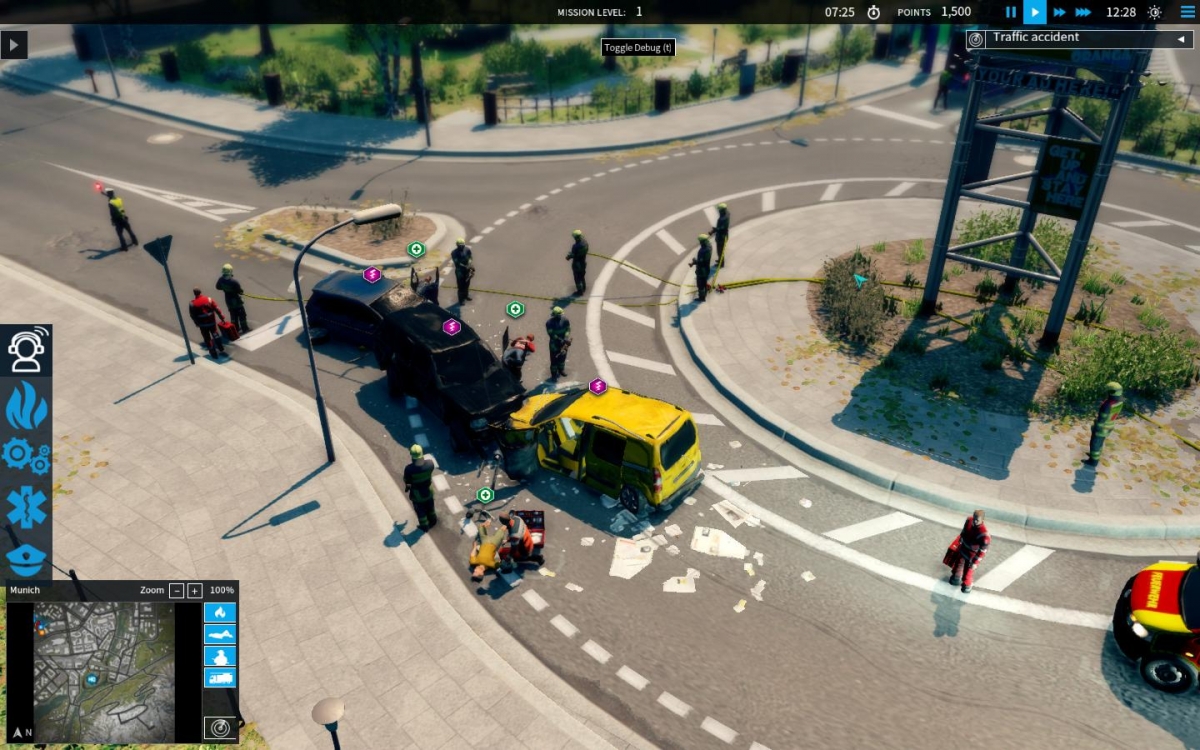Expand the Traffic accident event entry
The width and height of the screenshot is (1200, 750).
point(1181,39)
